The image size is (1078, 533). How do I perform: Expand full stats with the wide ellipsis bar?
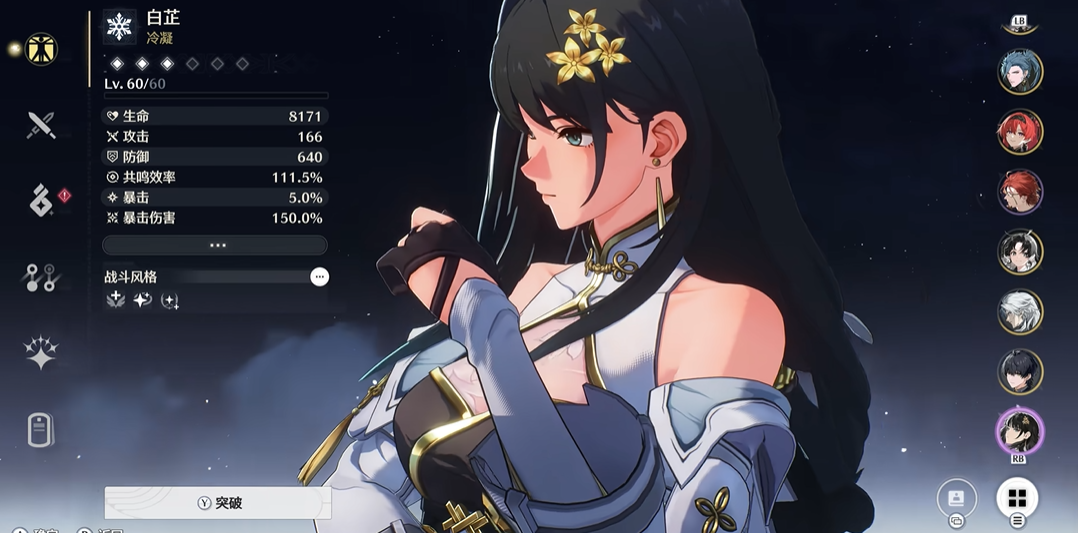tap(215, 245)
